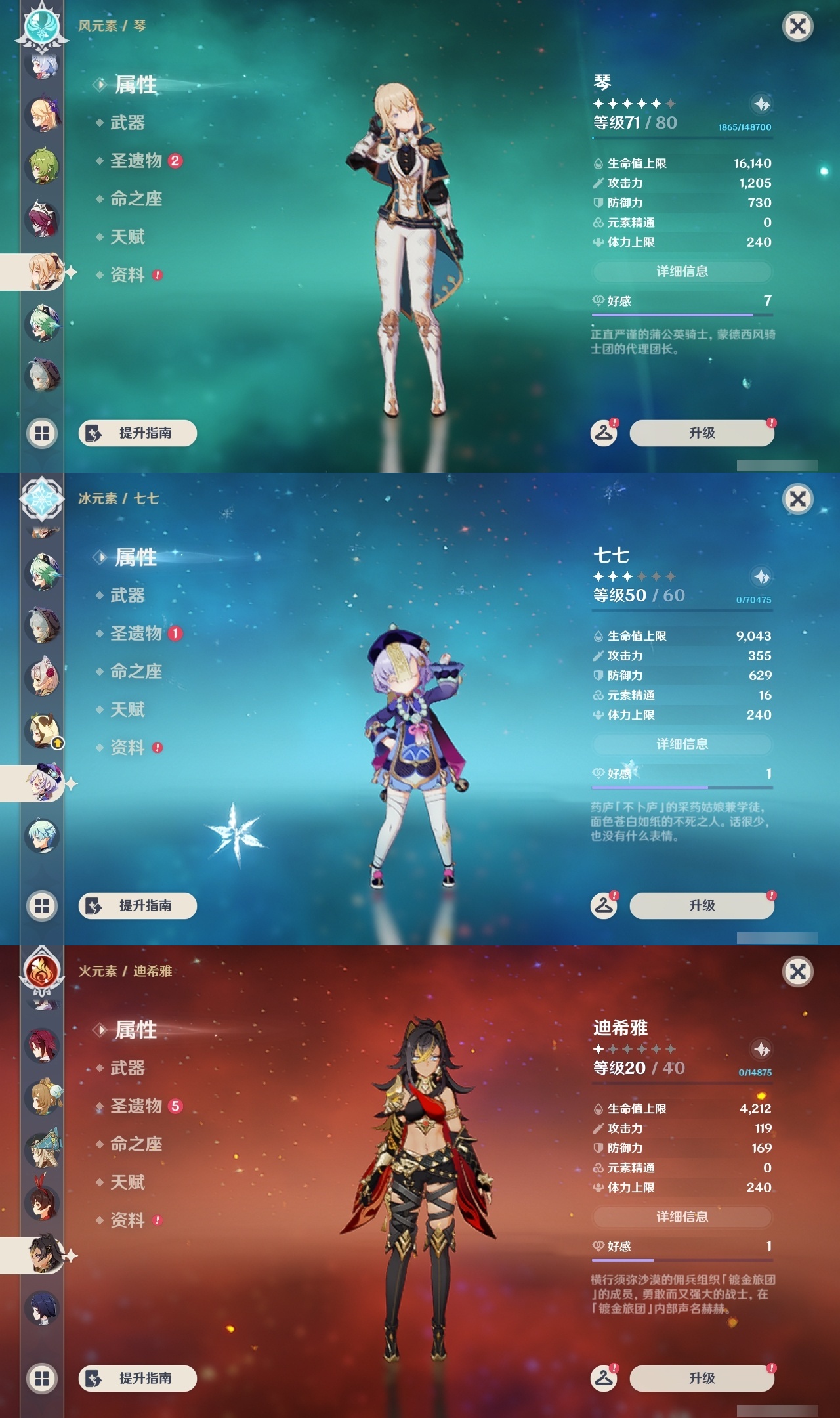Viewport: 840px width, 1418px height.
Task: Open 详细信息 for 琴's stats
Action: click(681, 271)
